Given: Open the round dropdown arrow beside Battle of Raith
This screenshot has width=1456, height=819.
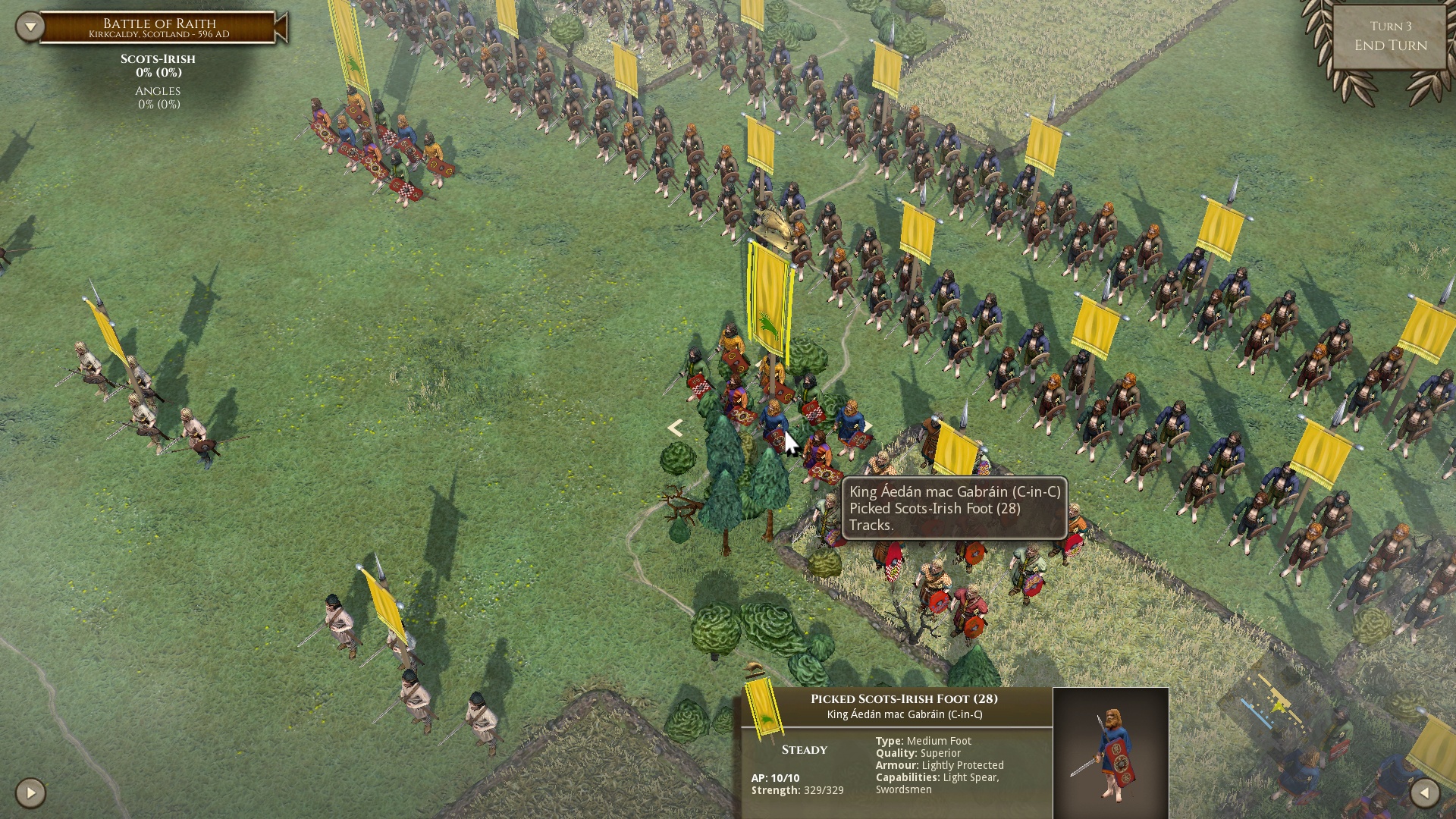Looking at the screenshot, I should (30, 27).
